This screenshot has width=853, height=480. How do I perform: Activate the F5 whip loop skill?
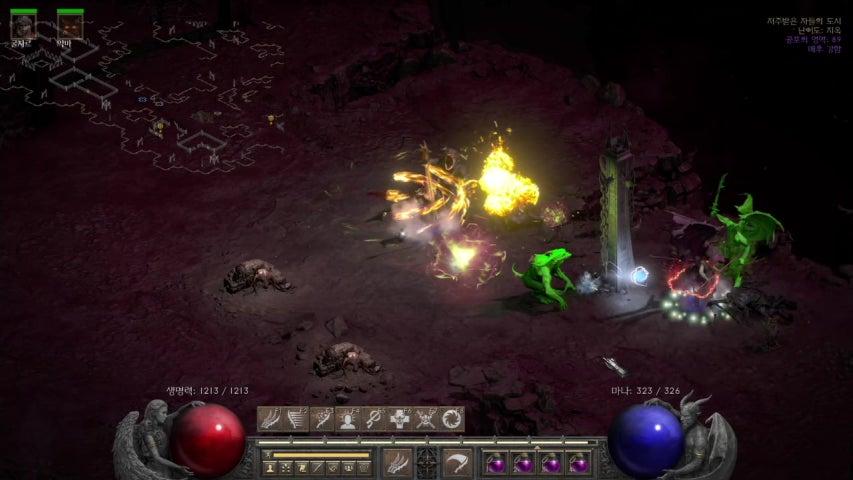pyautogui.click(x=374, y=419)
